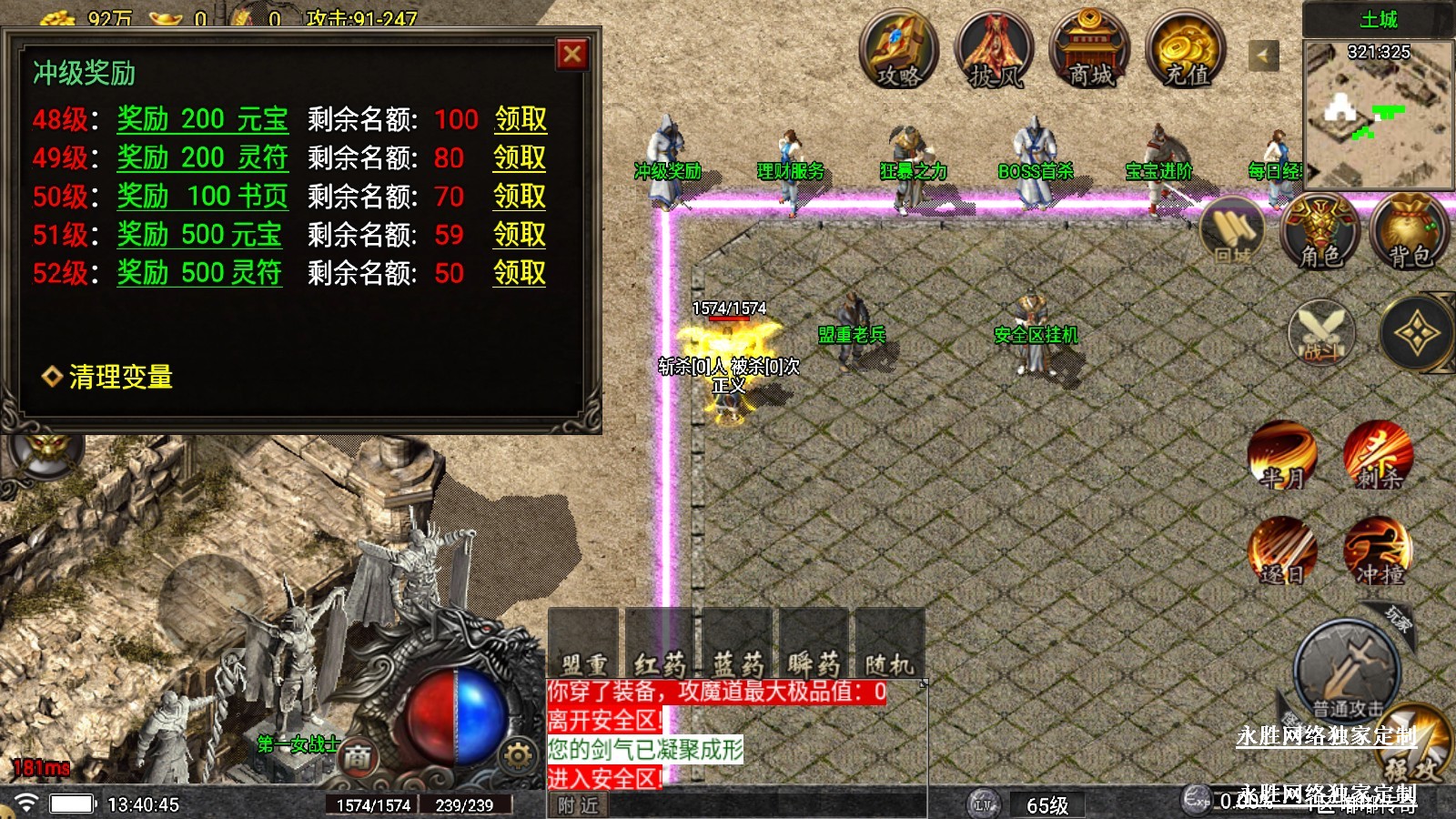1456x819 pixels.
Task: Open the 角色 character sheet
Action: click(1319, 234)
